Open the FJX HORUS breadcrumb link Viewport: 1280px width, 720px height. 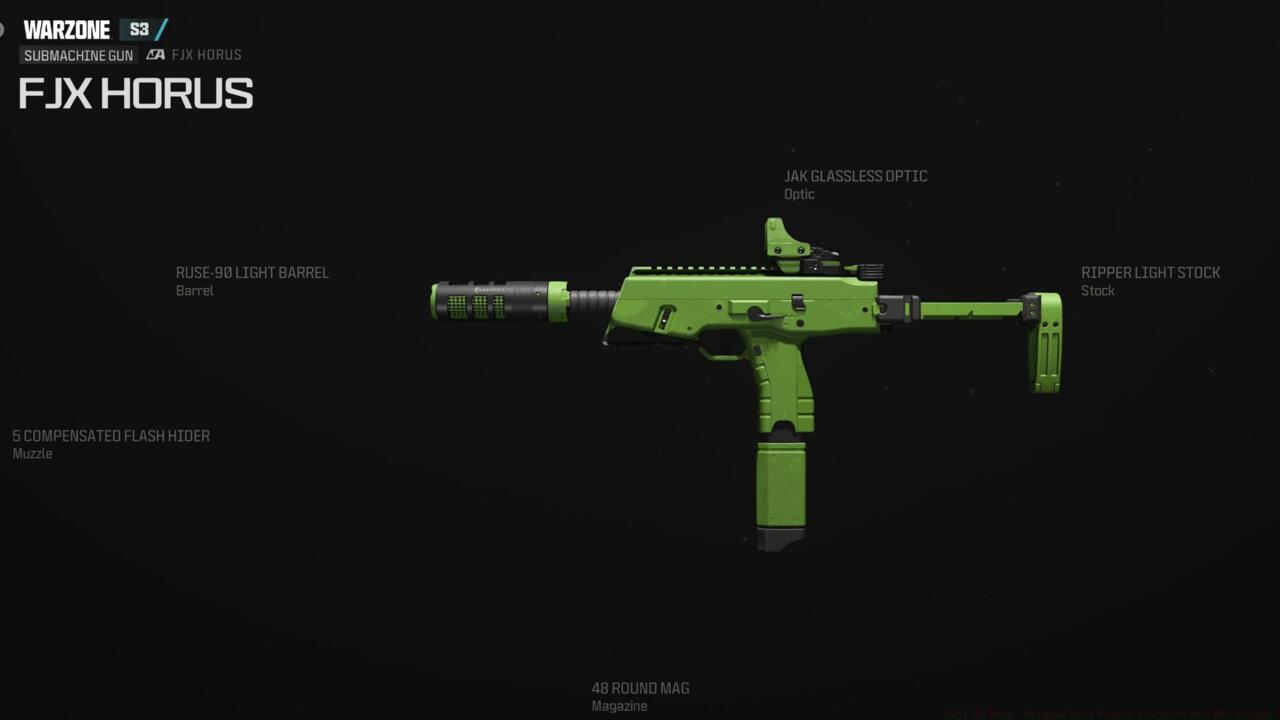207,54
